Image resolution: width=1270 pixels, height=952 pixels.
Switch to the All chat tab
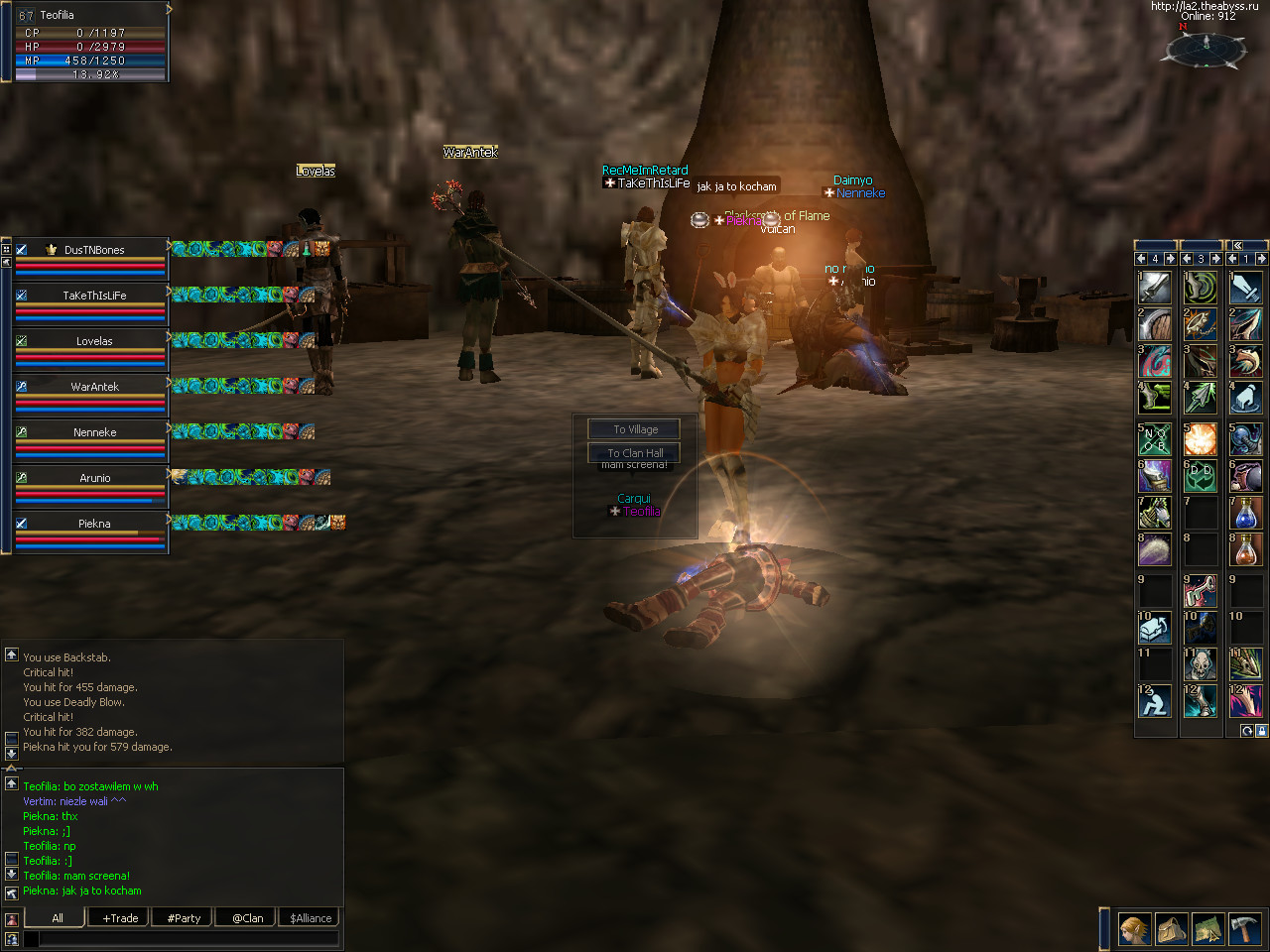click(x=57, y=918)
